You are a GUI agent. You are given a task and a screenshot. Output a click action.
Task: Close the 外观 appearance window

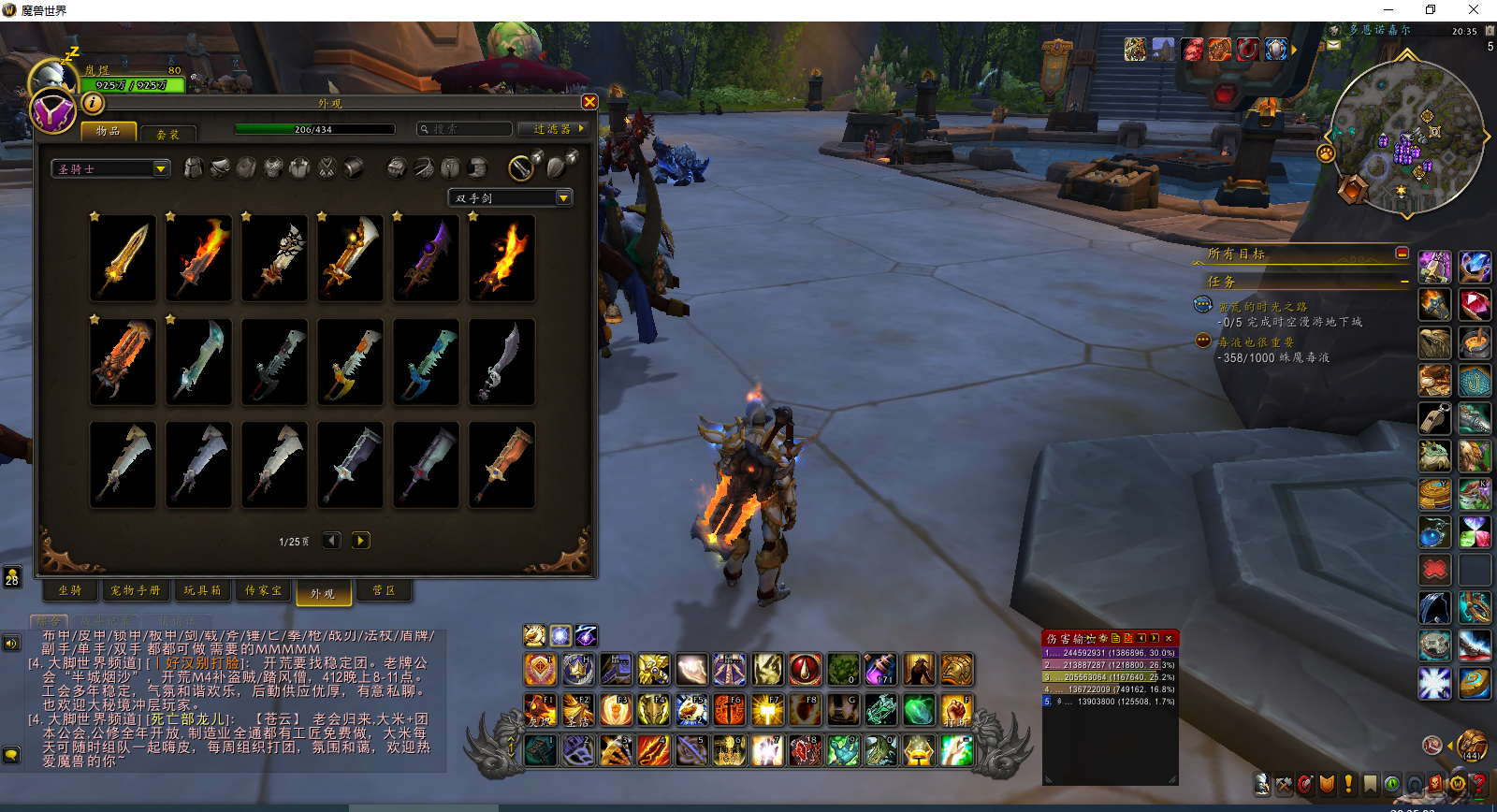589,102
